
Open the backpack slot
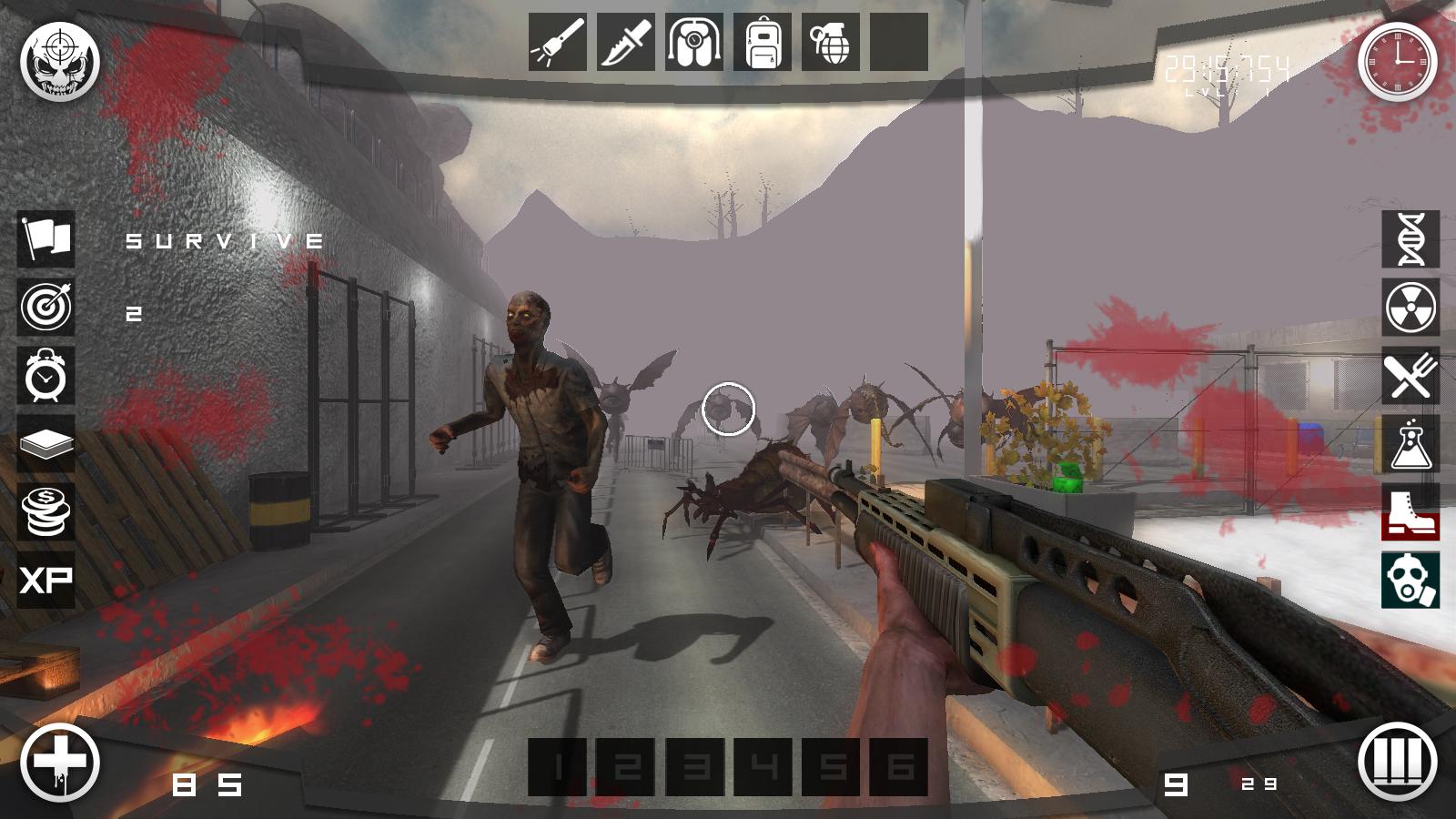coord(763,42)
